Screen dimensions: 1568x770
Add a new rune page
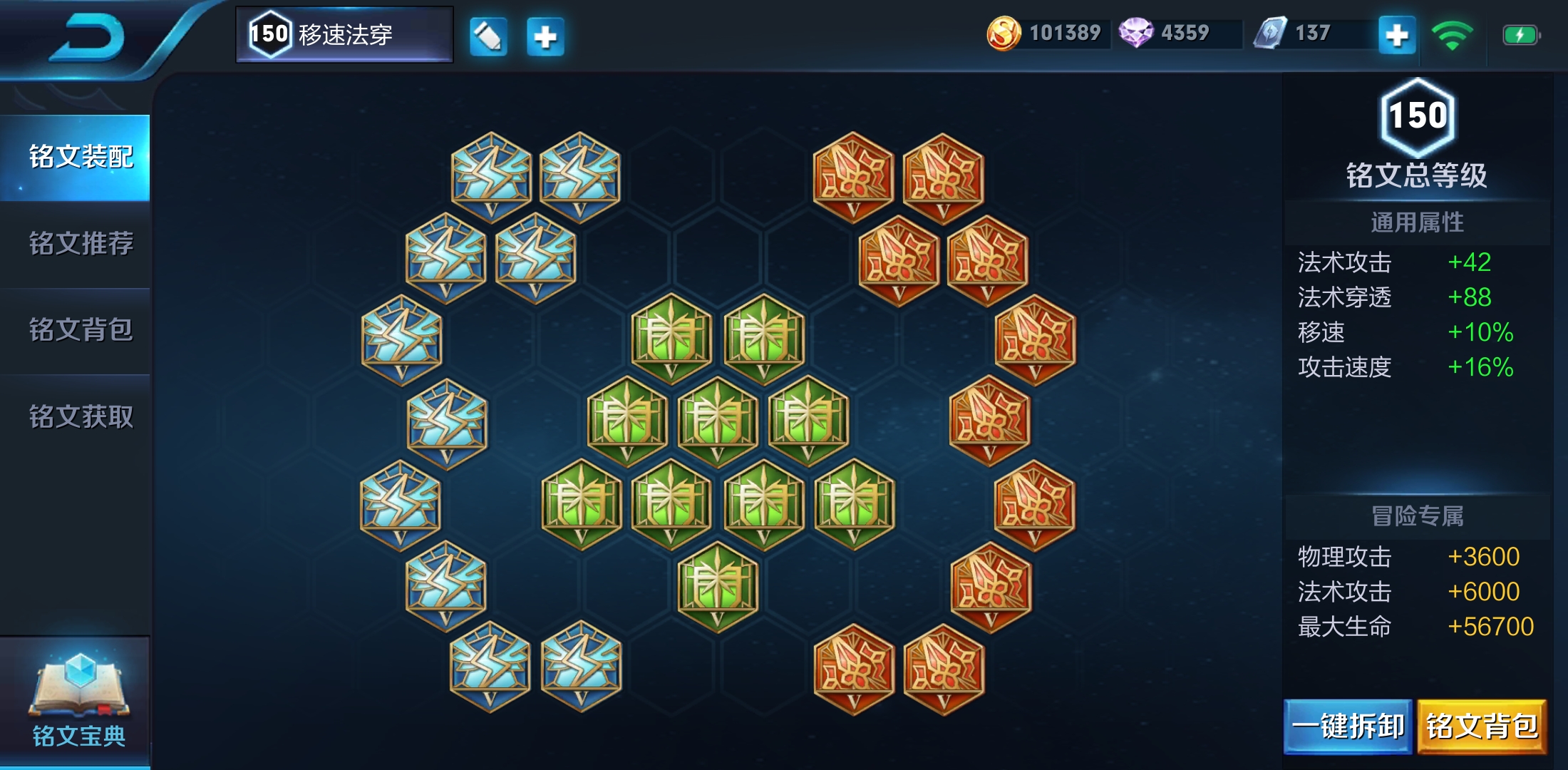click(545, 36)
